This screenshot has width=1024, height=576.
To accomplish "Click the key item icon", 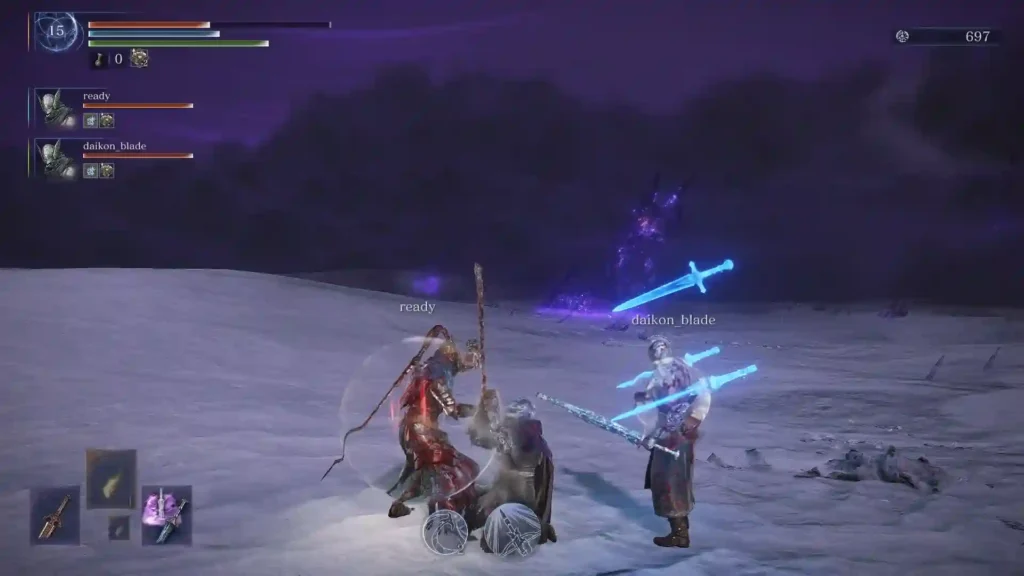I will 100,59.
